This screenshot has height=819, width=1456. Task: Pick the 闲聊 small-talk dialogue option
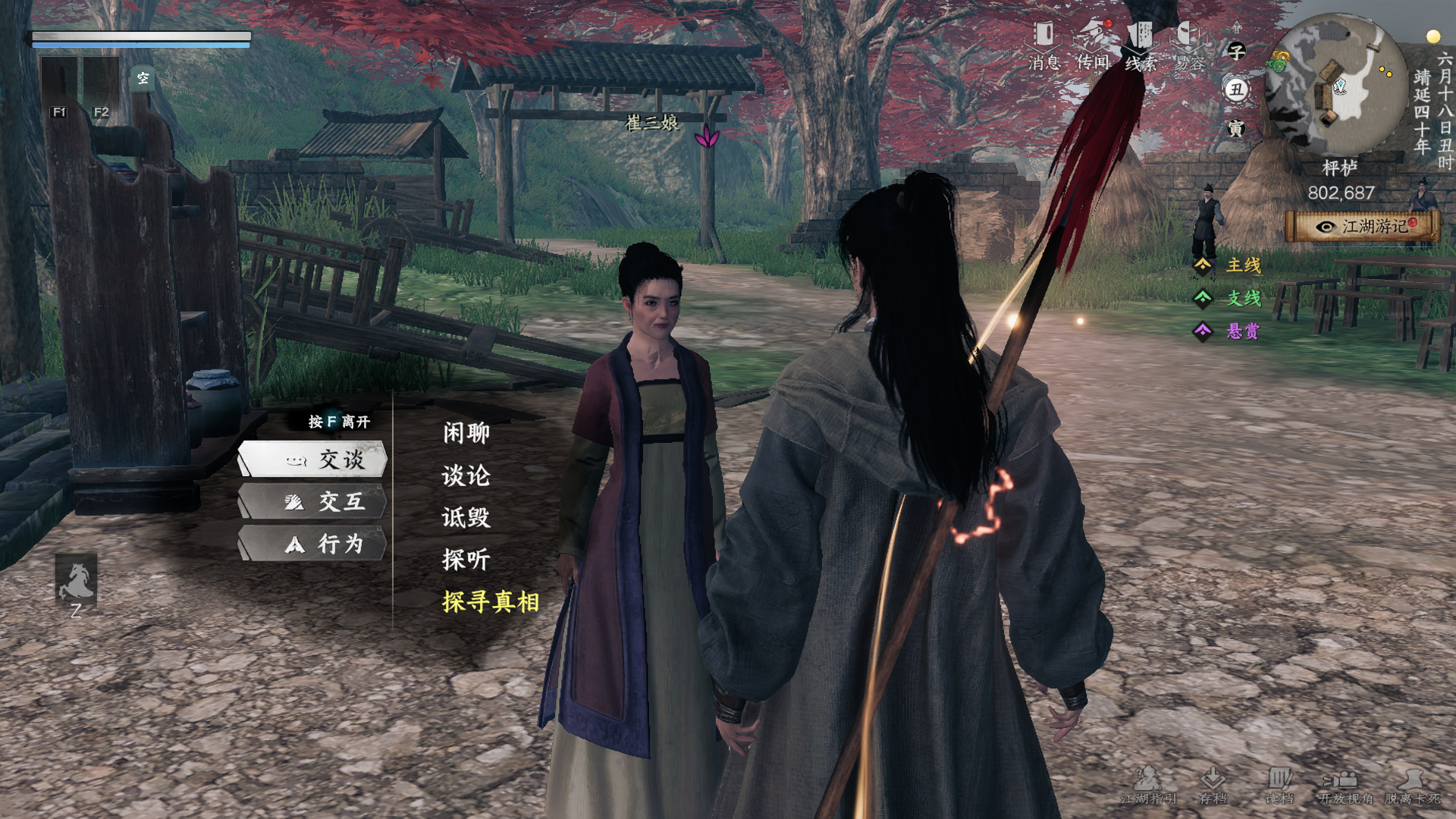(x=466, y=433)
